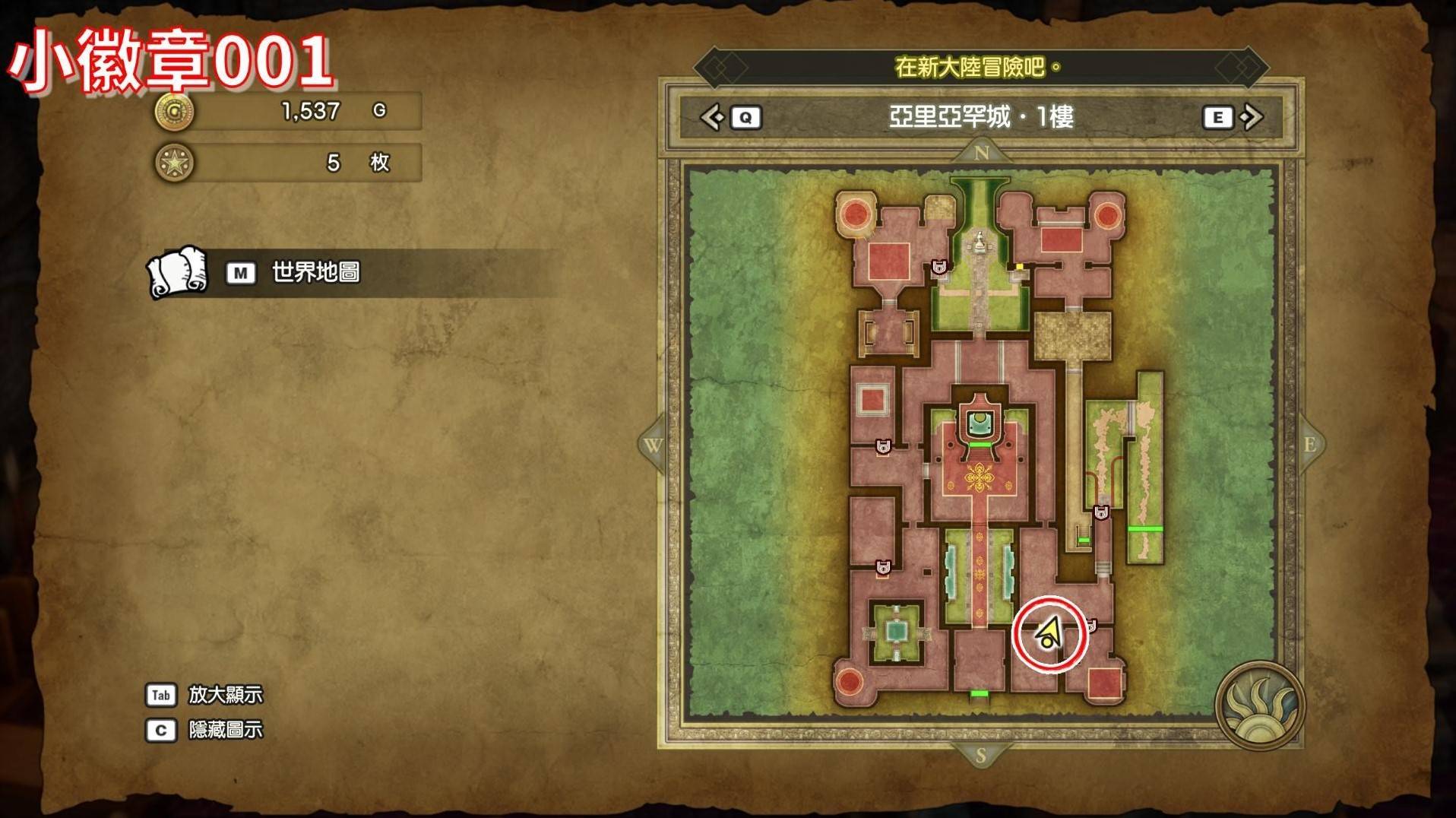Click the player position arrow marker on the map
This screenshot has width=1456, height=818.
1049,634
